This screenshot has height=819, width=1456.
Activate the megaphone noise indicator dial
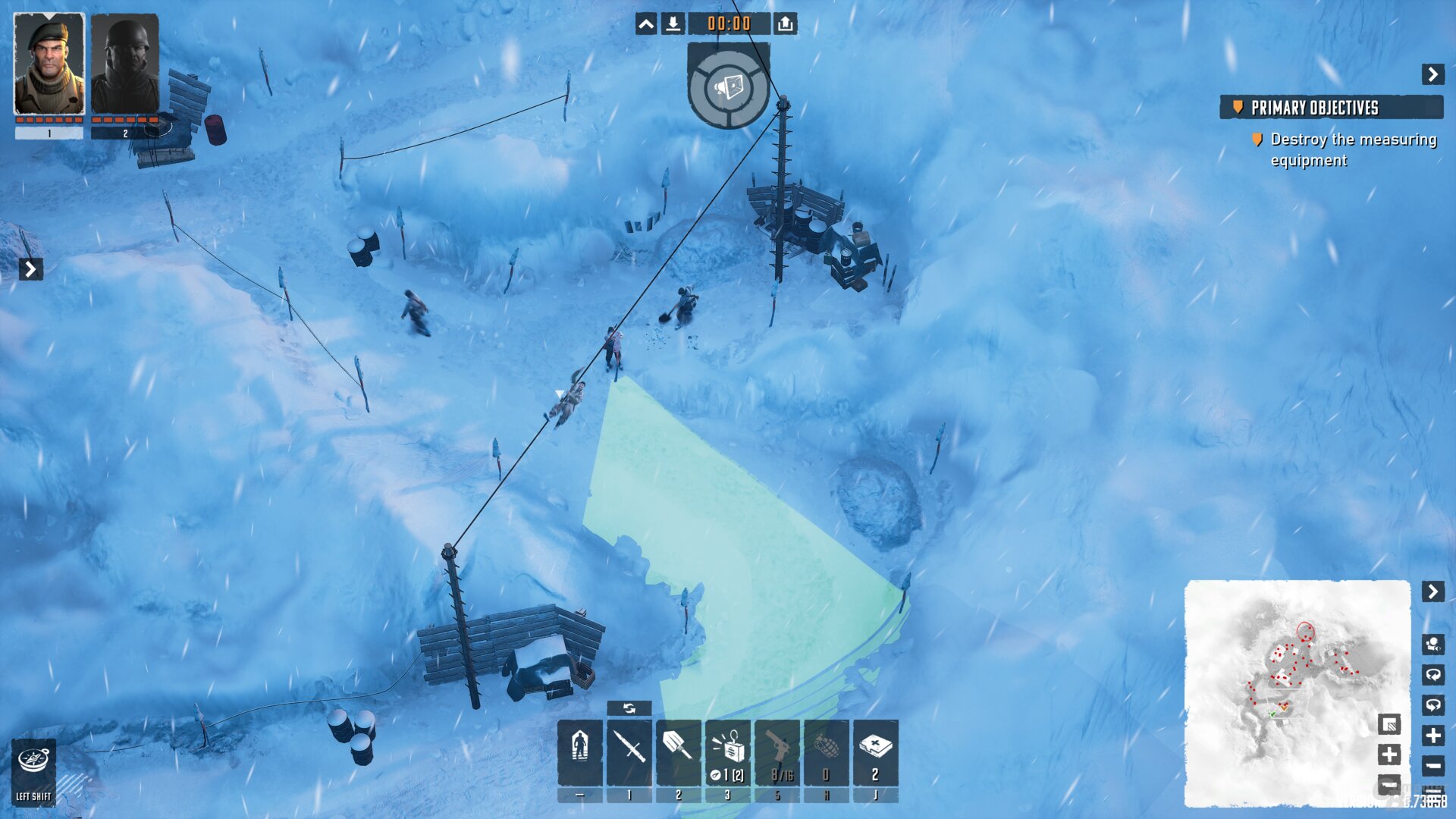pos(729,87)
